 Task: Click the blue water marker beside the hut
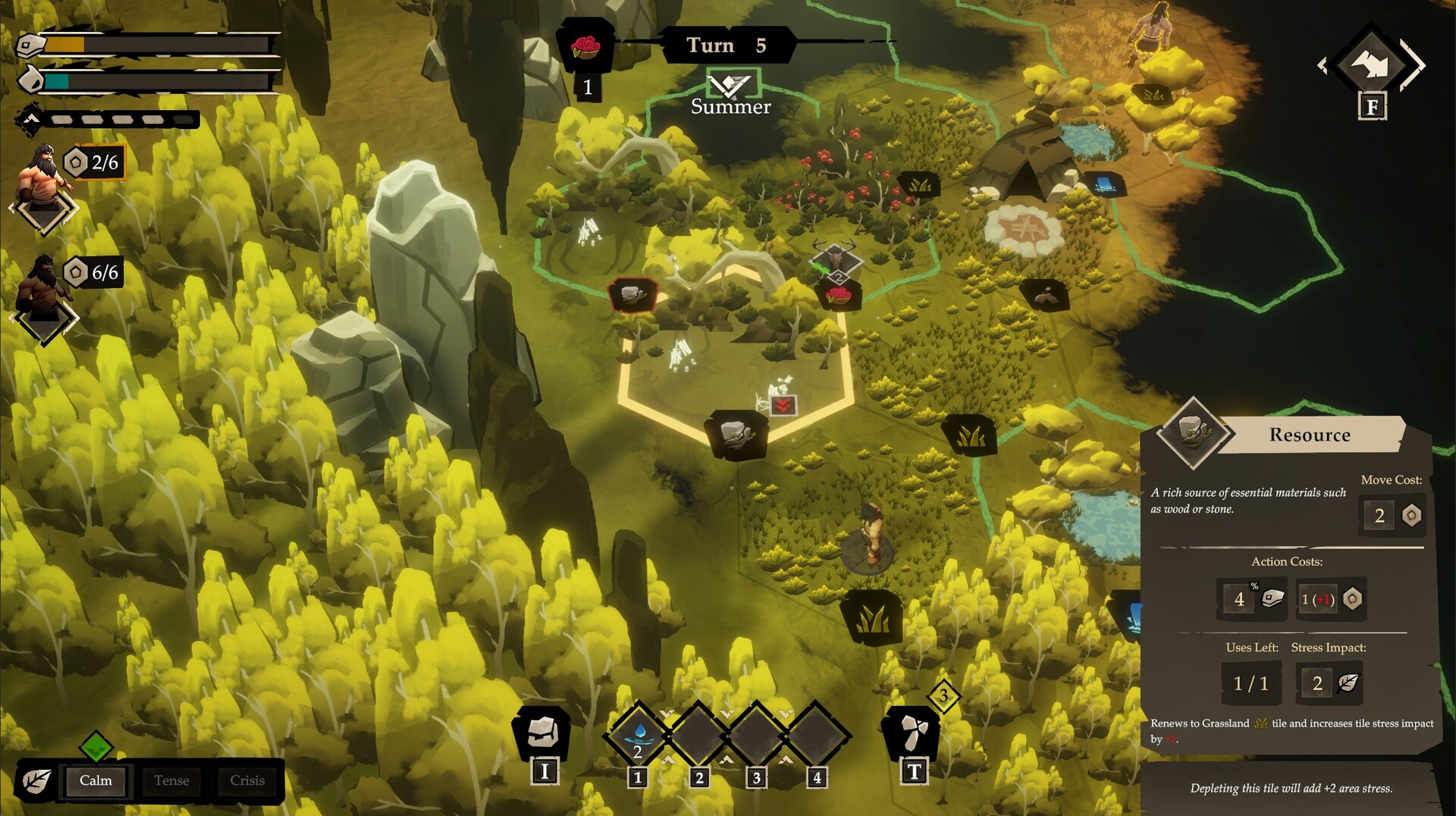[x=1104, y=184]
